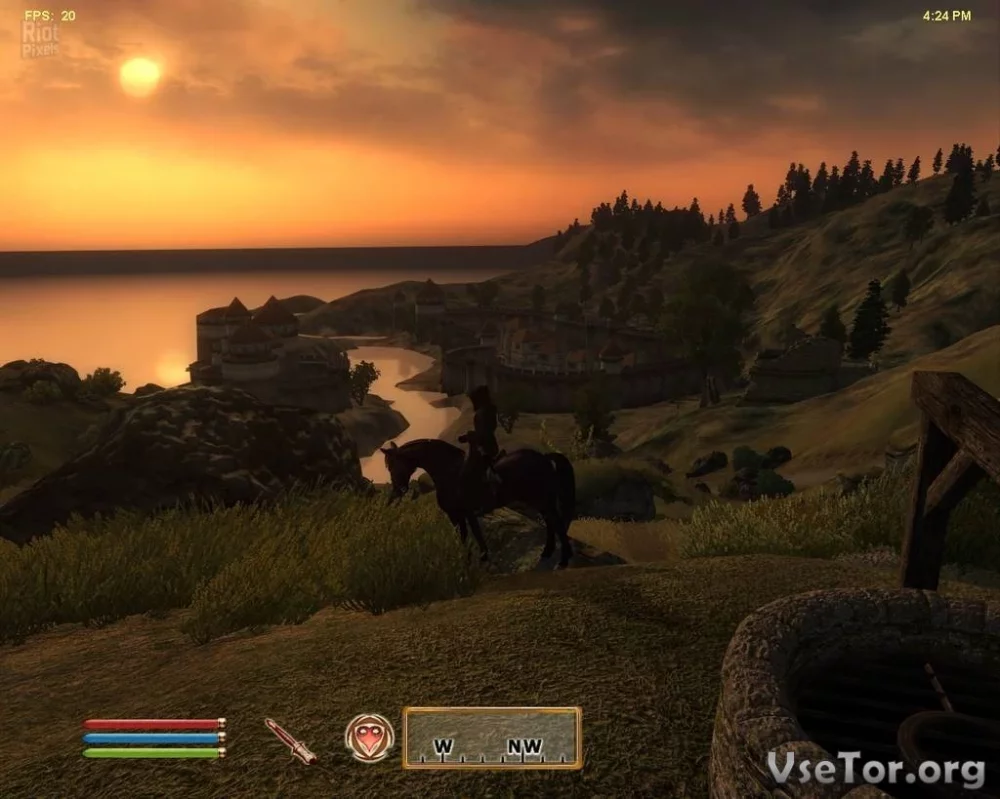Click the compass direction bar
Viewport: 1000px width, 799px height.
click(492, 738)
